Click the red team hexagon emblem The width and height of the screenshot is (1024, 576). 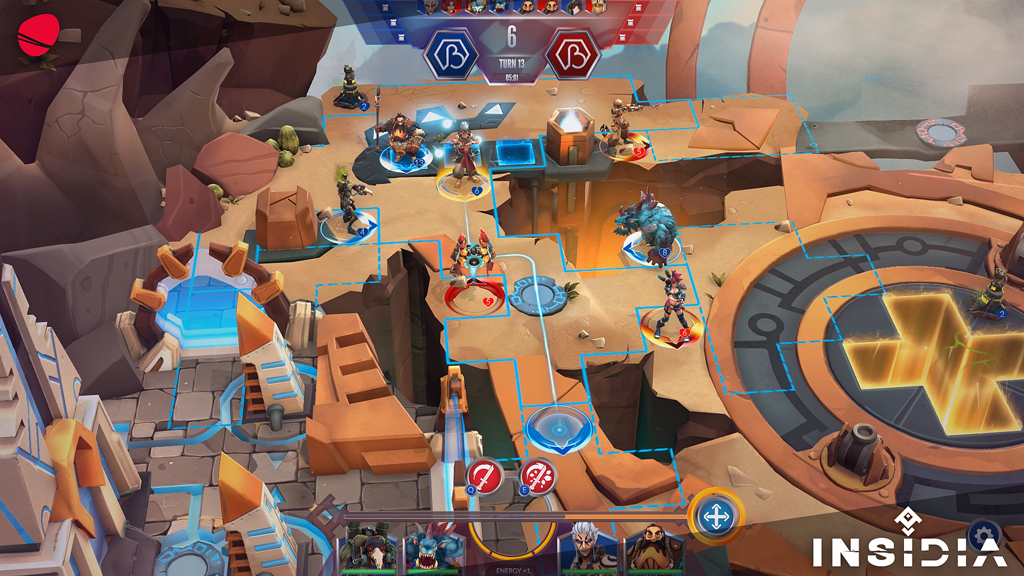click(x=572, y=53)
